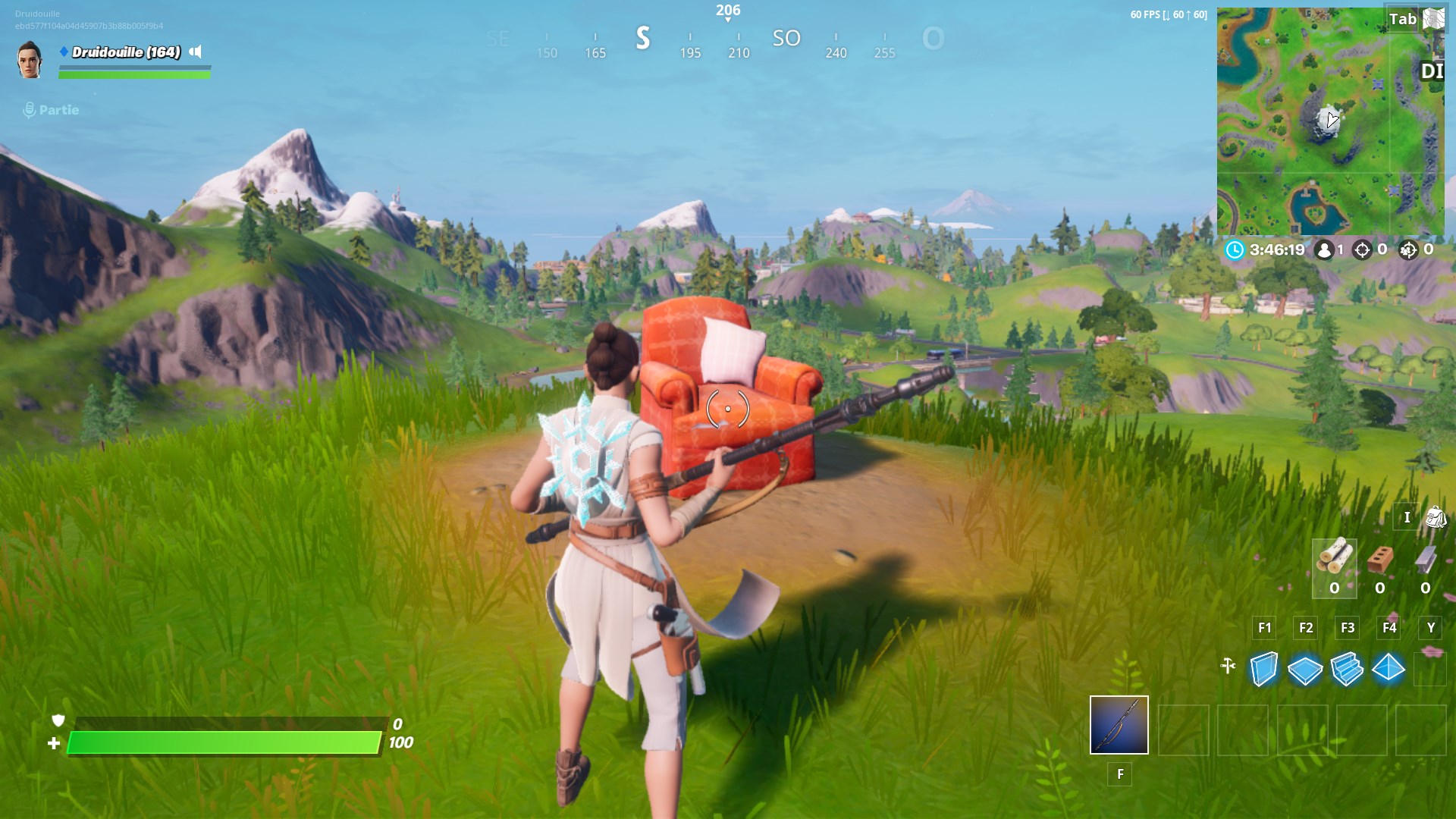Toggle the Partie voice chat microphone icon
Screen dimensions: 1456x819
click(x=29, y=109)
